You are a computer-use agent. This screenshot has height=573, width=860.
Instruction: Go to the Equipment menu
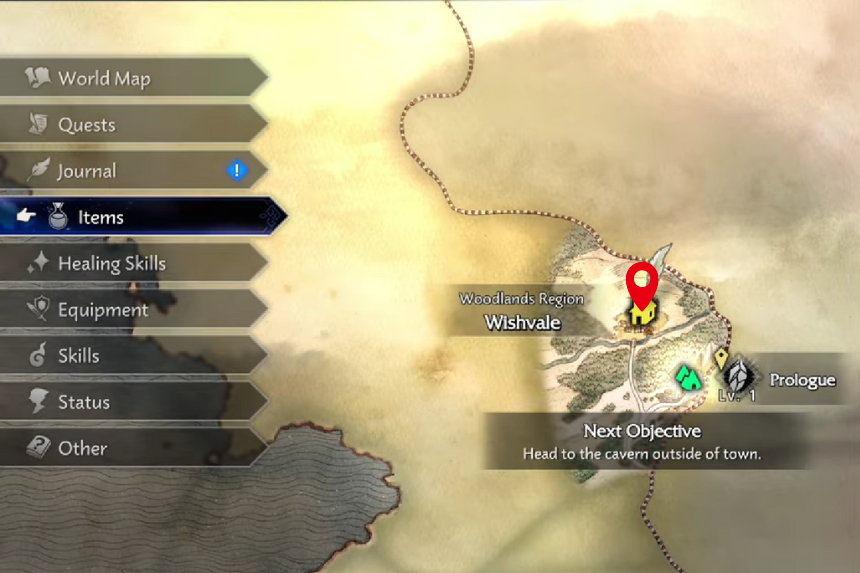tap(104, 310)
